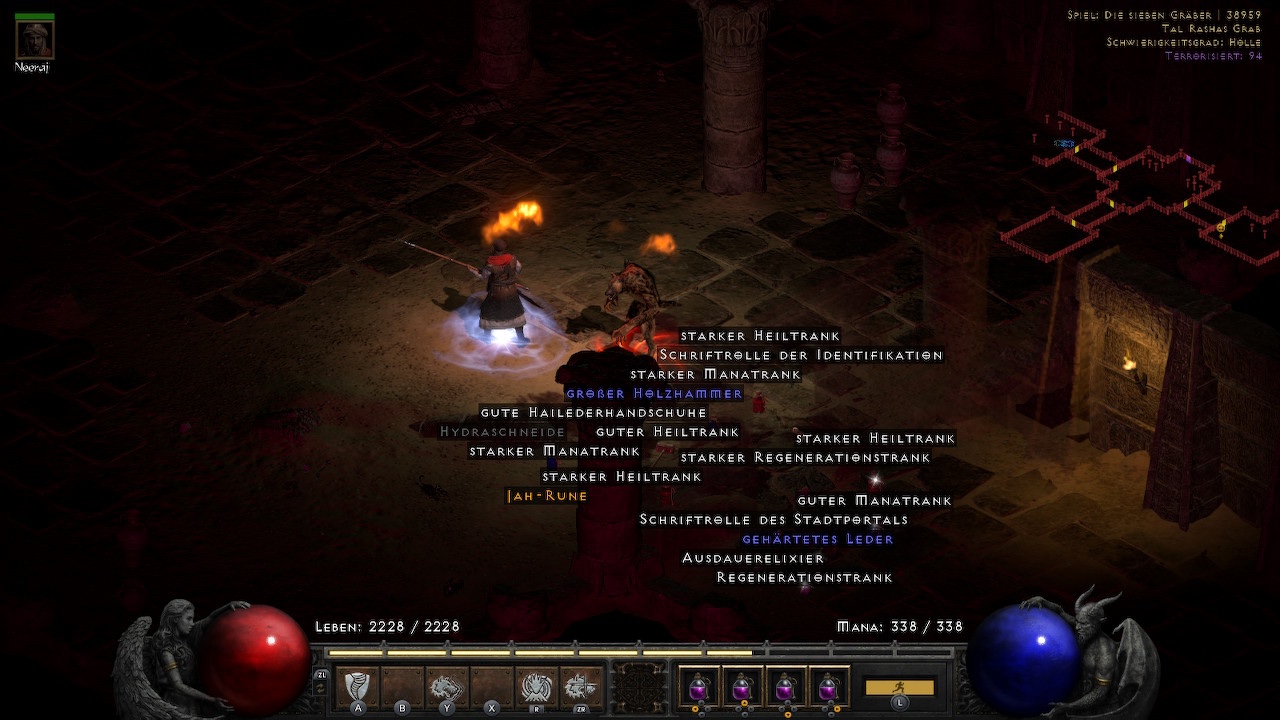Screen dimensions: 1280x720
Task: Toggle the running figure run/walk bar
Action: coord(899,688)
